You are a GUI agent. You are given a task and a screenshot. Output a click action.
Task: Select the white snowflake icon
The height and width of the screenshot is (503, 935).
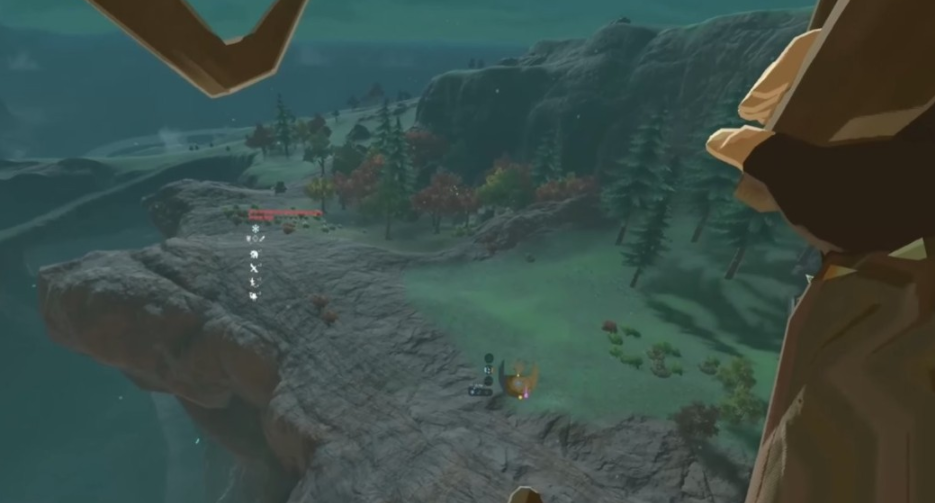point(255,229)
